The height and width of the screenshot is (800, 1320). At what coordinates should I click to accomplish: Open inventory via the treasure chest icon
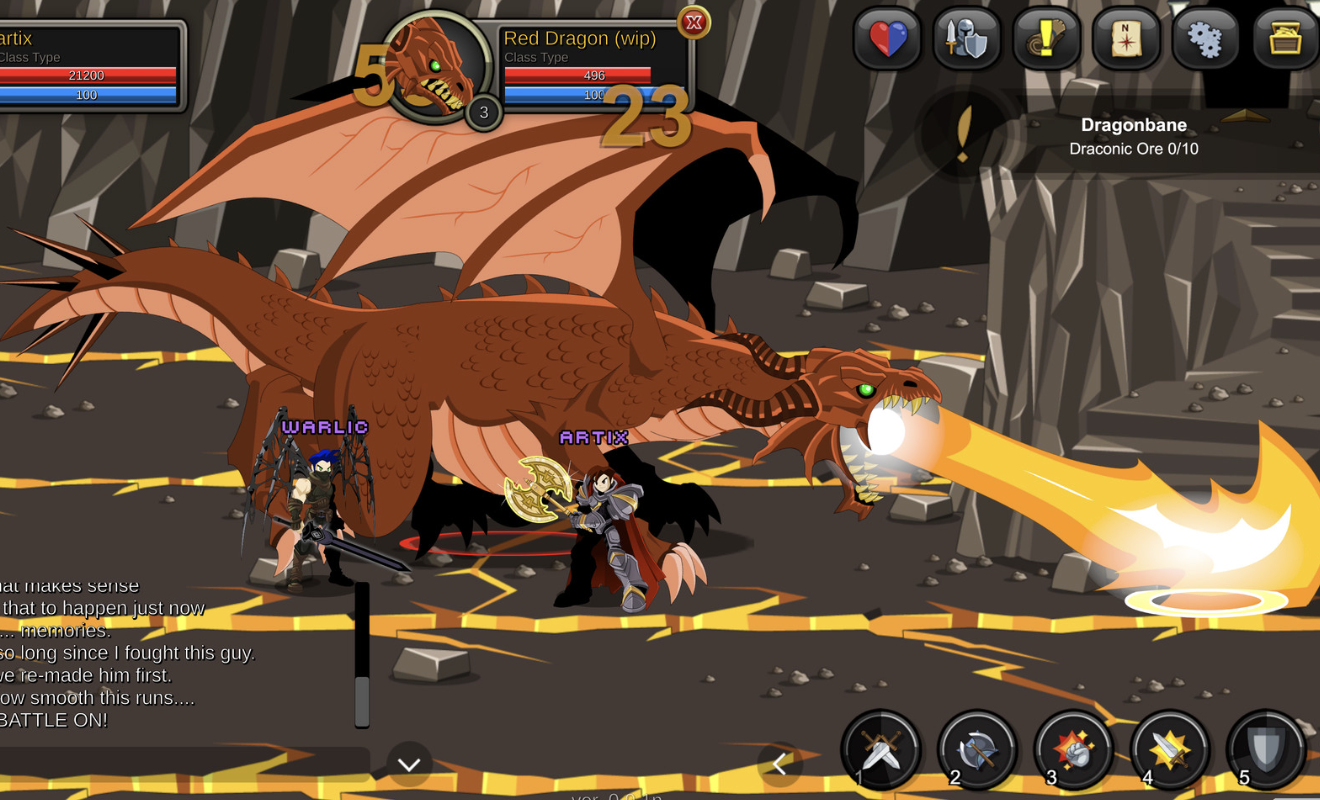(1285, 40)
